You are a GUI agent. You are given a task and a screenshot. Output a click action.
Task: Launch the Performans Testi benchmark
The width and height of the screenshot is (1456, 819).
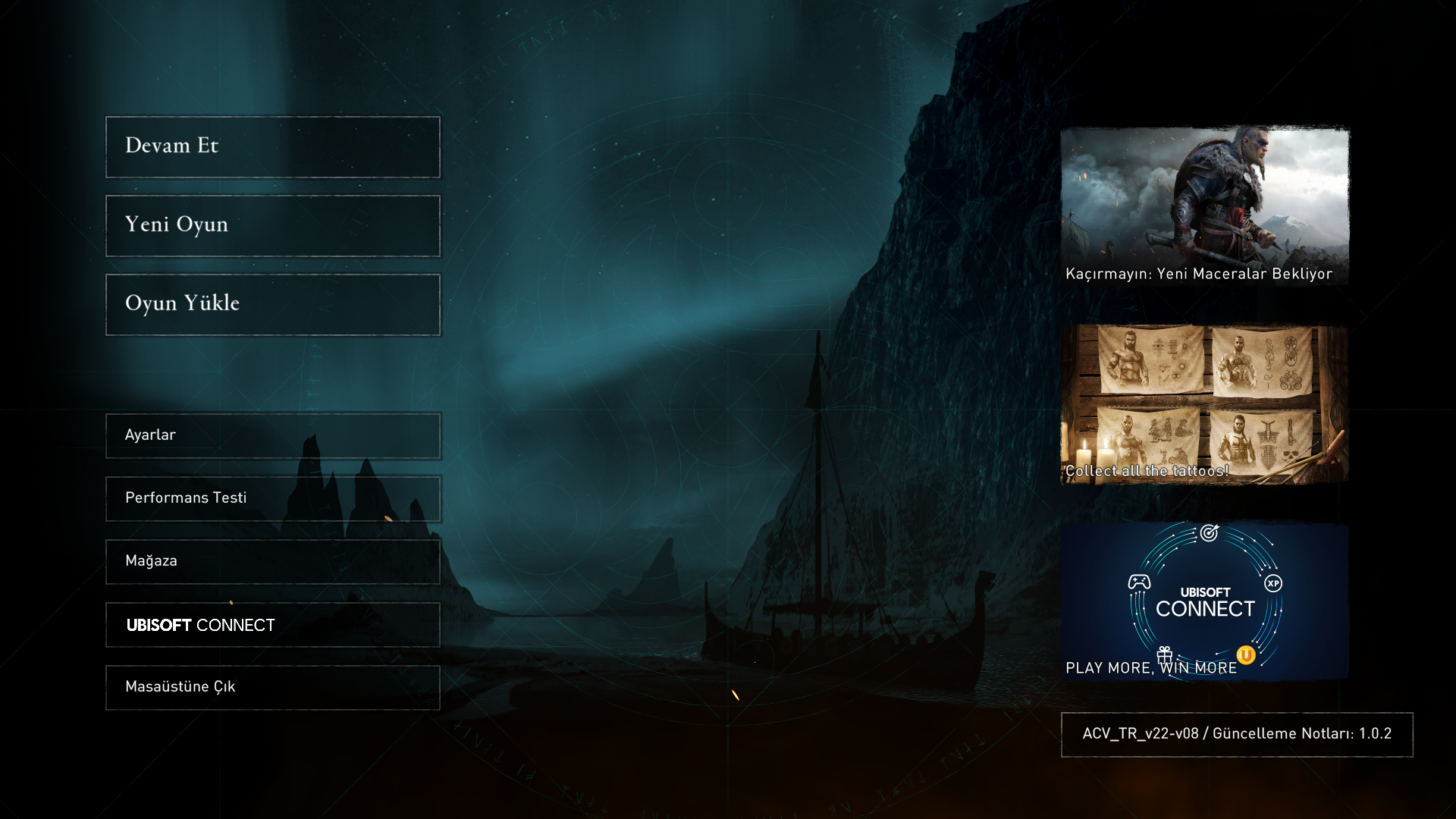click(x=273, y=499)
